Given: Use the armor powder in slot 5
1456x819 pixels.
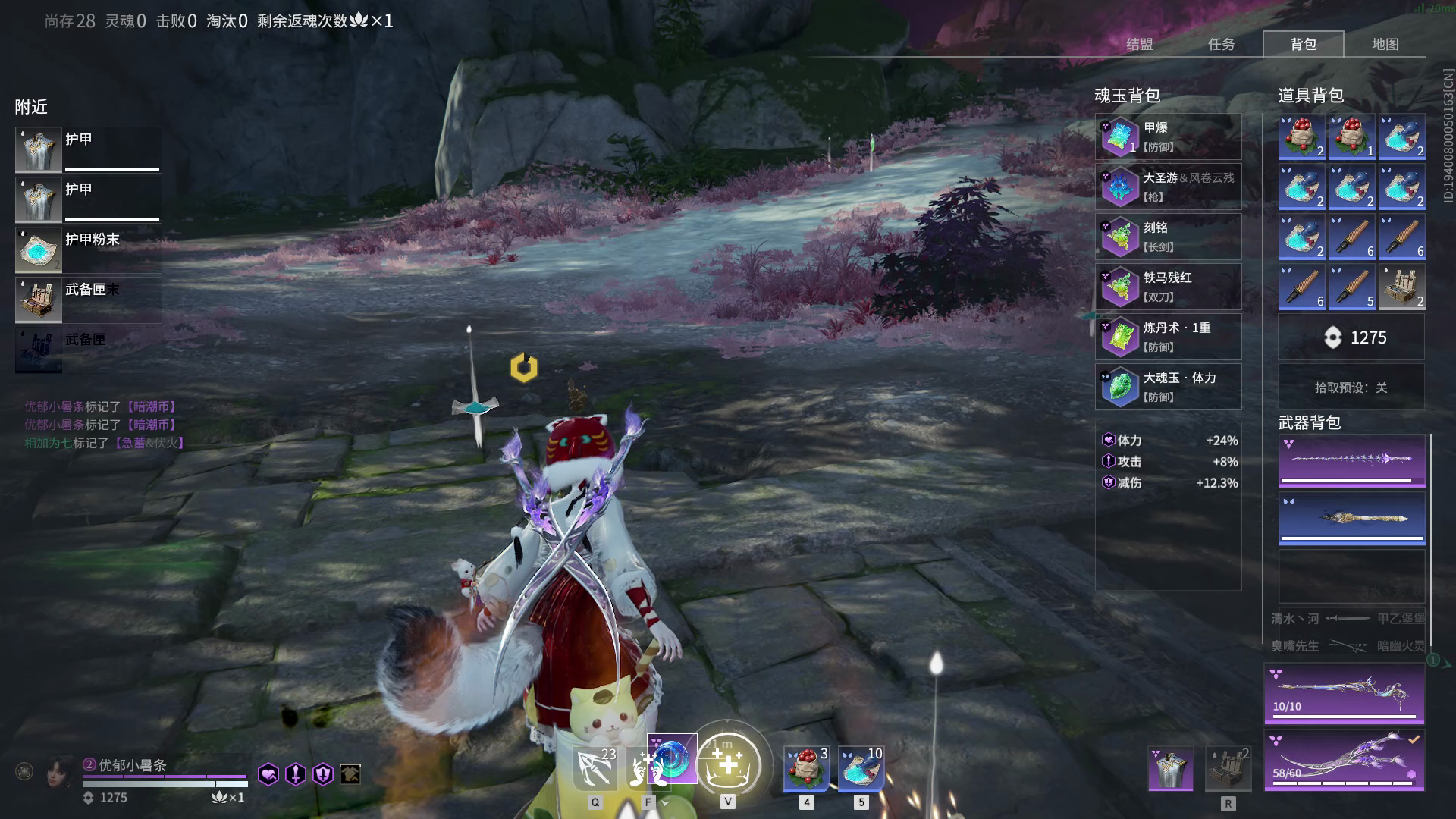Looking at the screenshot, I should (861, 768).
